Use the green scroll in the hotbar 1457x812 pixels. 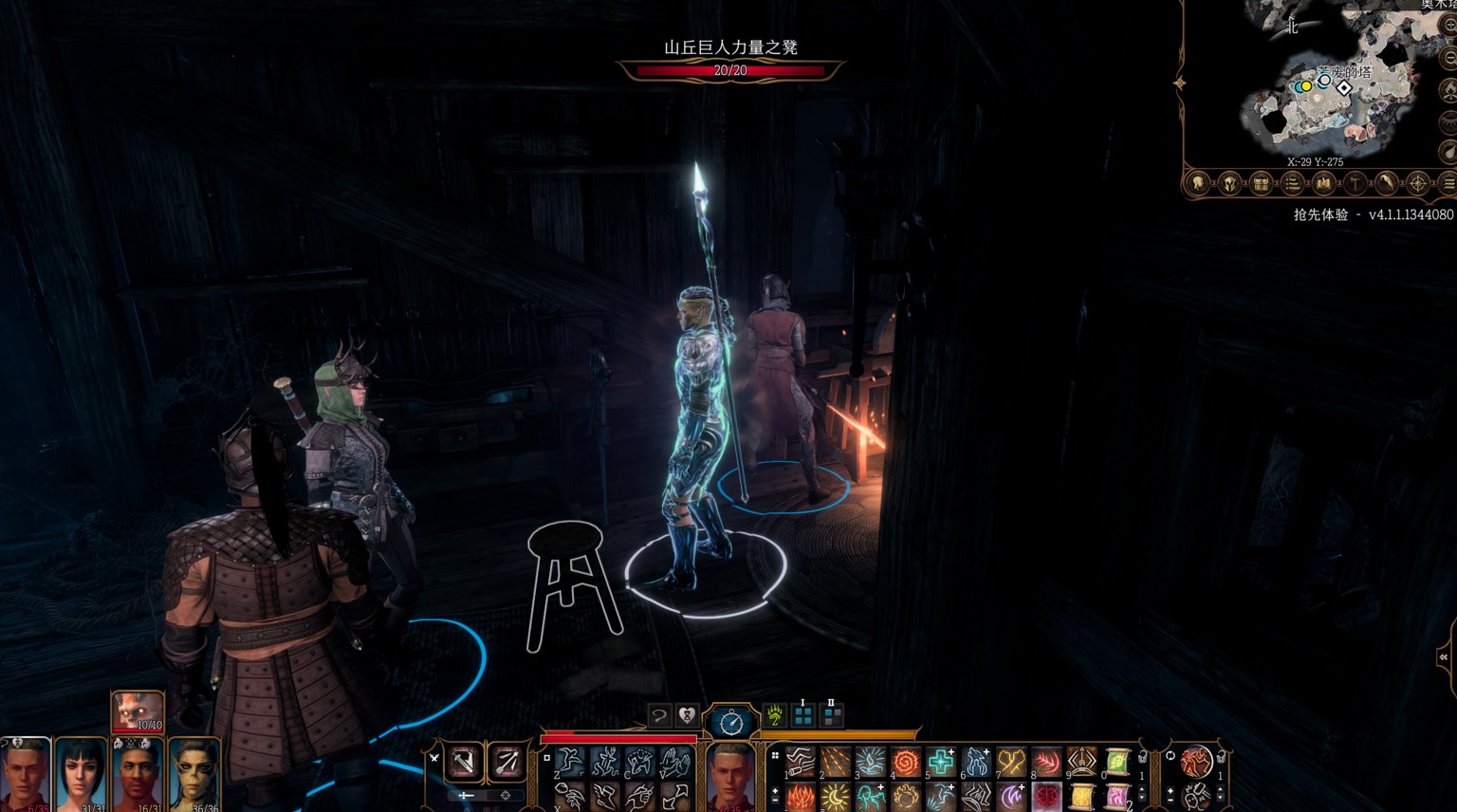coord(1117,762)
